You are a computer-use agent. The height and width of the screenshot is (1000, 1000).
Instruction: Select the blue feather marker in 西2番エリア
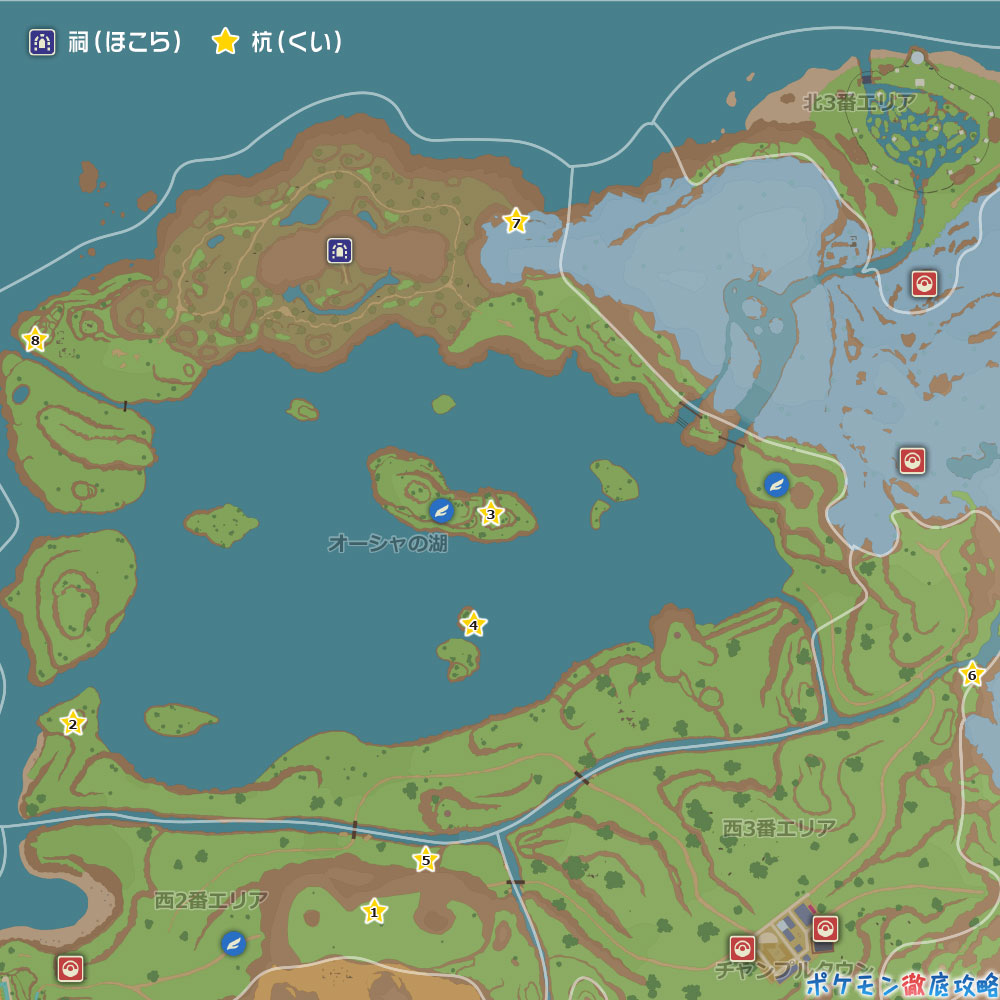tap(234, 943)
